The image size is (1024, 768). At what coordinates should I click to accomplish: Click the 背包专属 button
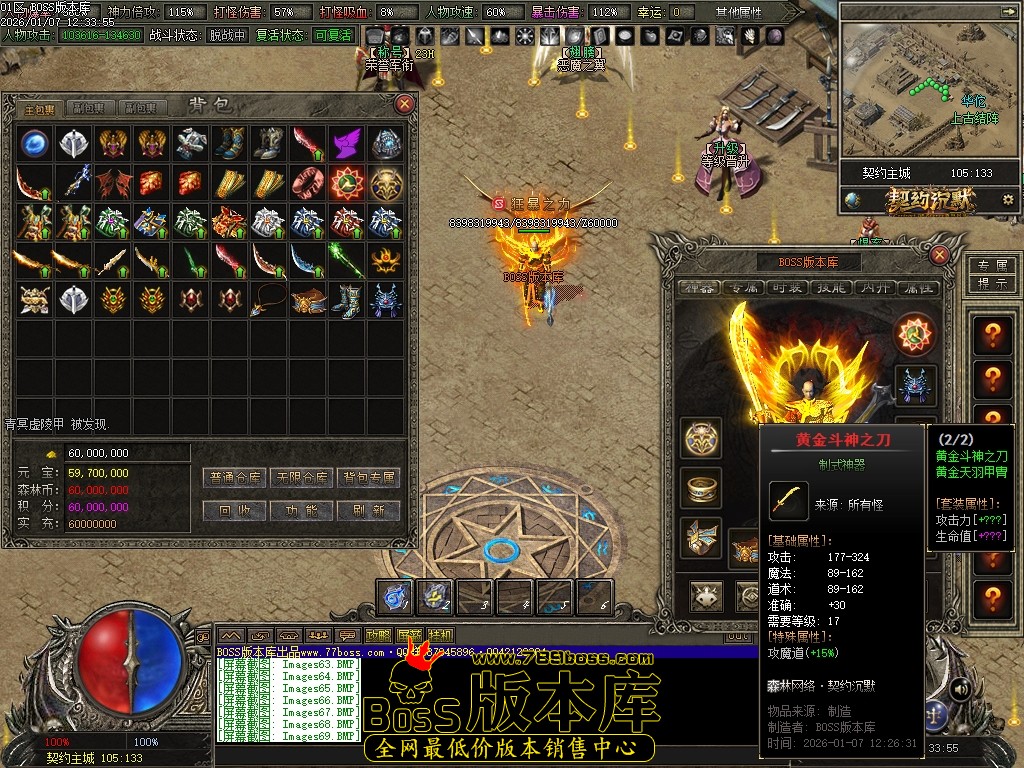(x=368, y=478)
